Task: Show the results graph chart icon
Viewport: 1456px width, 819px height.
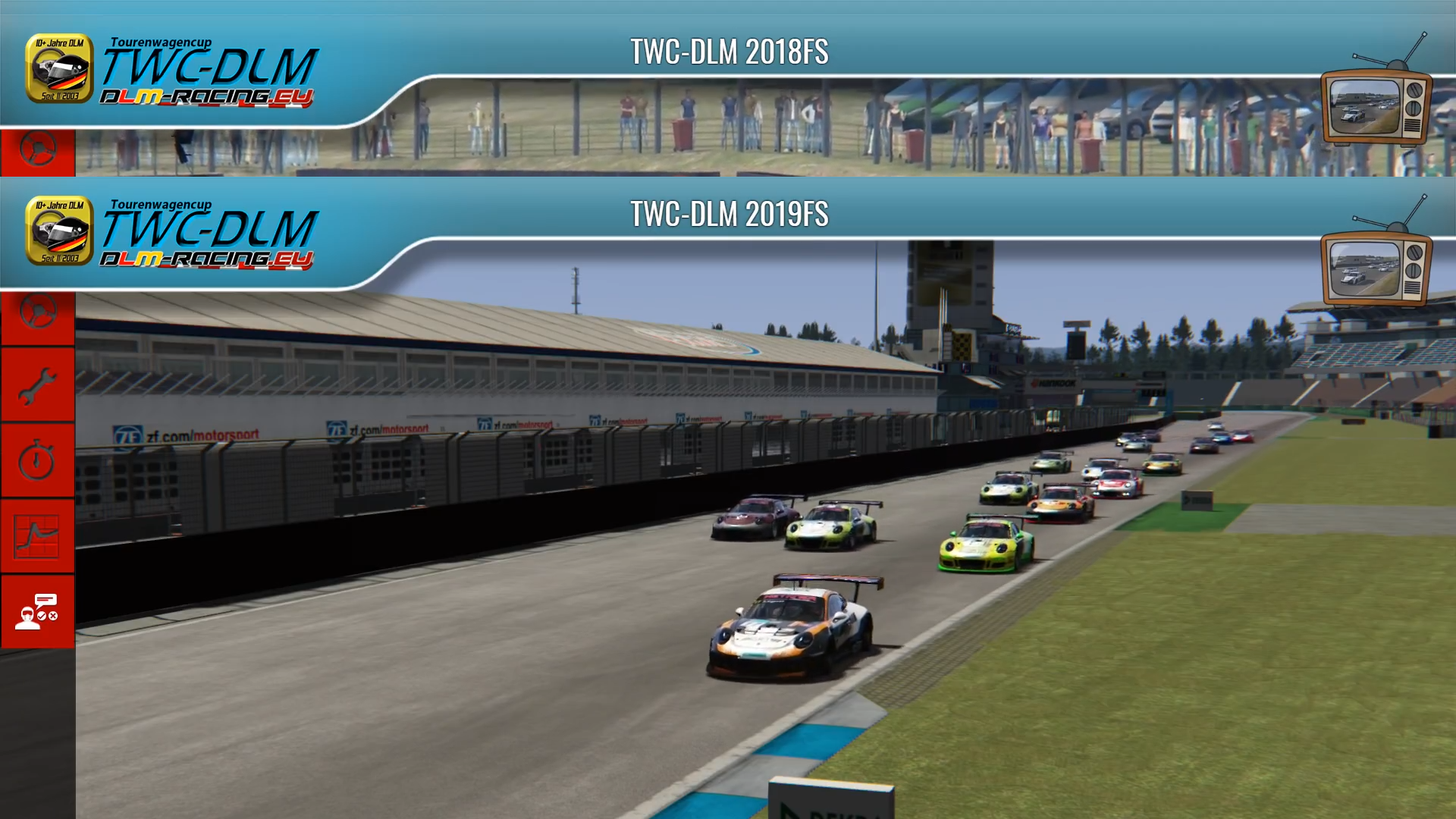Action: pos(37,536)
